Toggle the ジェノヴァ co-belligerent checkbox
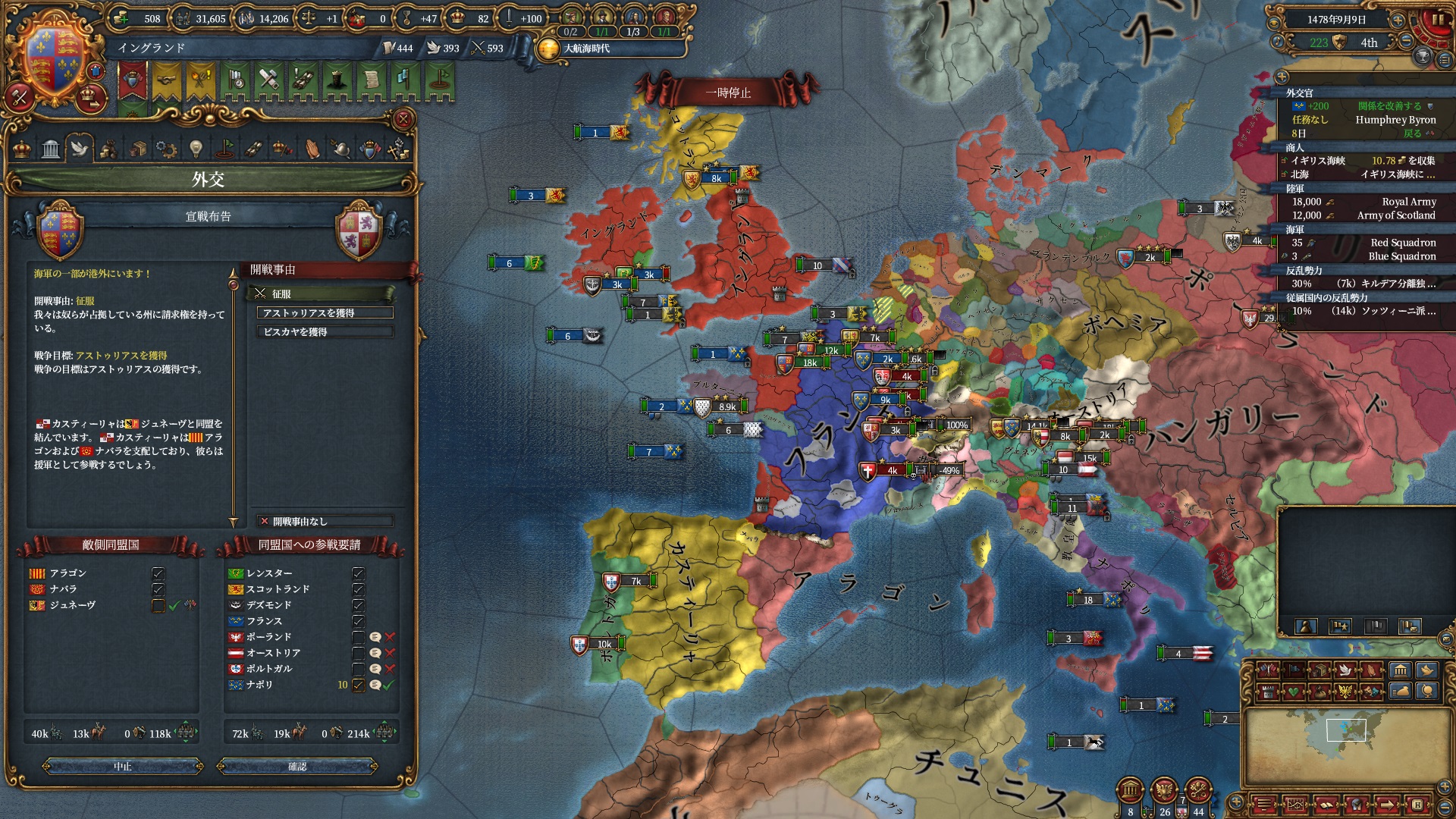1456x819 pixels. [158, 605]
